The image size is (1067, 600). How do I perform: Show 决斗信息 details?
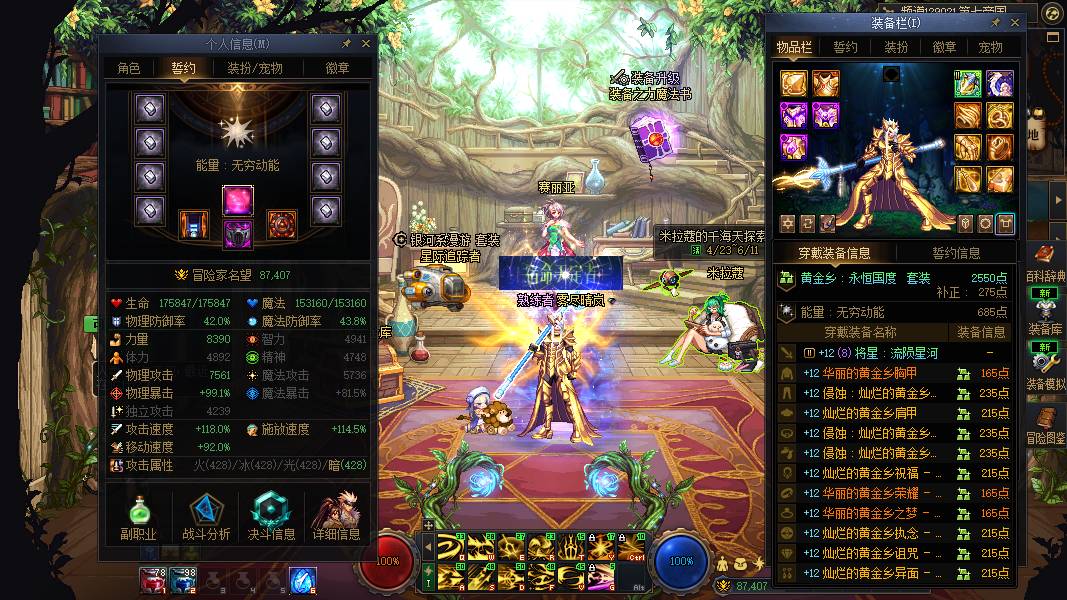[271, 516]
